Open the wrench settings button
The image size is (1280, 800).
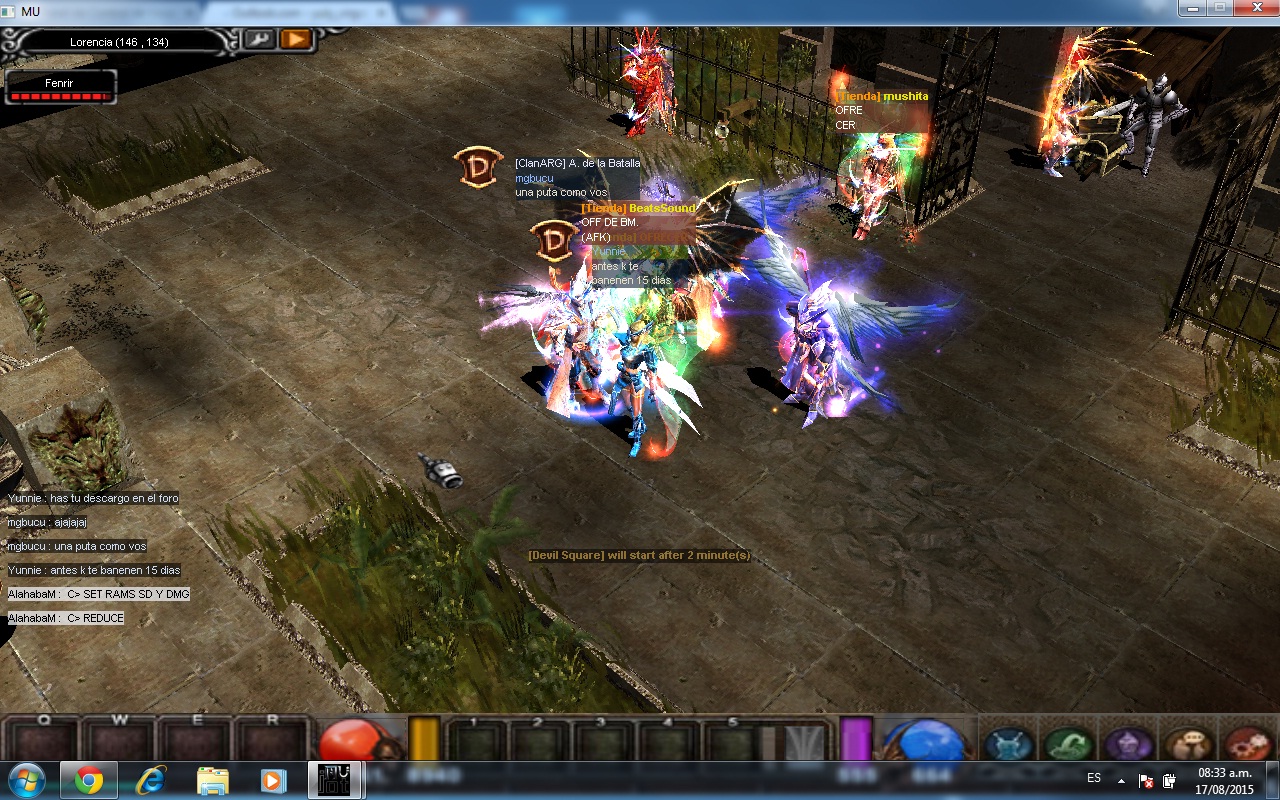point(259,39)
